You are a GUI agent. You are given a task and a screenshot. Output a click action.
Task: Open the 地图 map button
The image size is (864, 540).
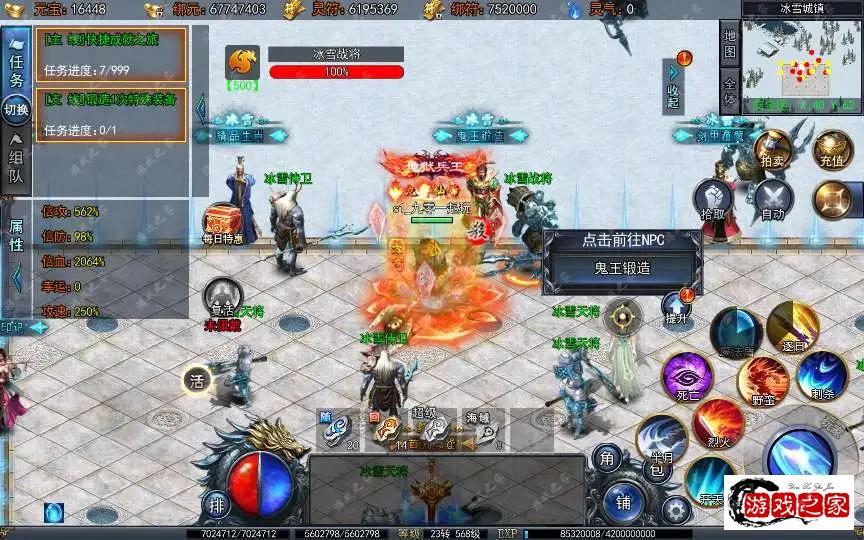pyautogui.click(x=729, y=43)
